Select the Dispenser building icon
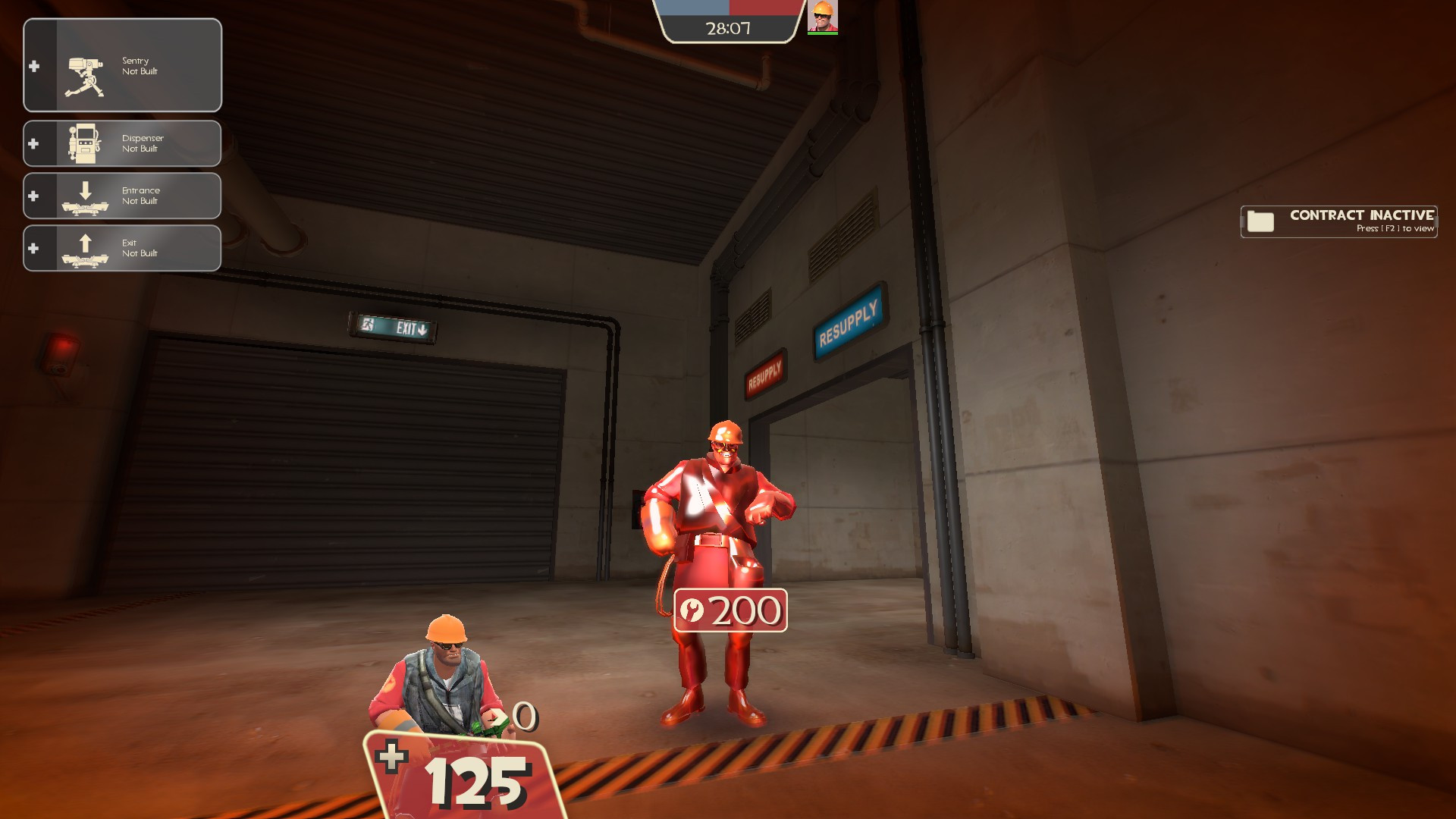The height and width of the screenshot is (819, 1456). coord(85,143)
